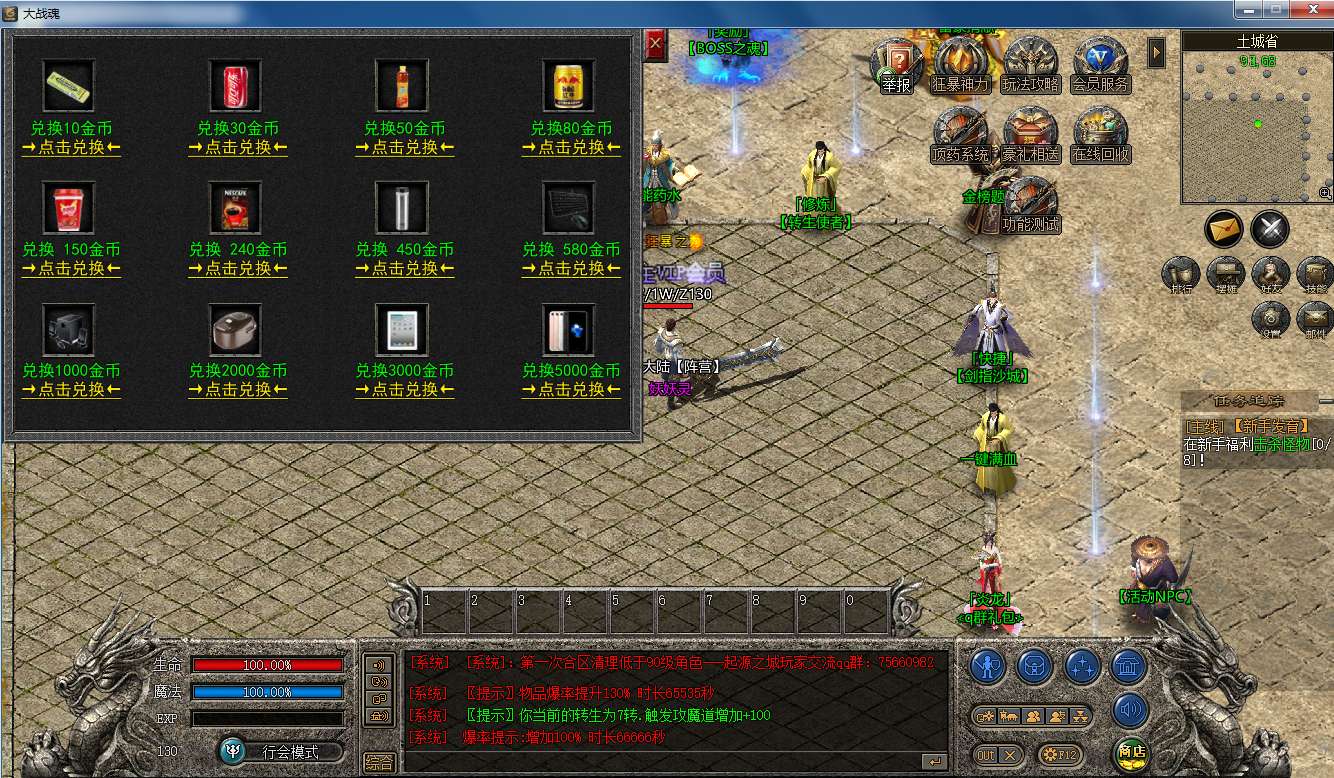1334x778 pixels.
Task: Activate the 狂暴神力 icon
Action: [961, 66]
